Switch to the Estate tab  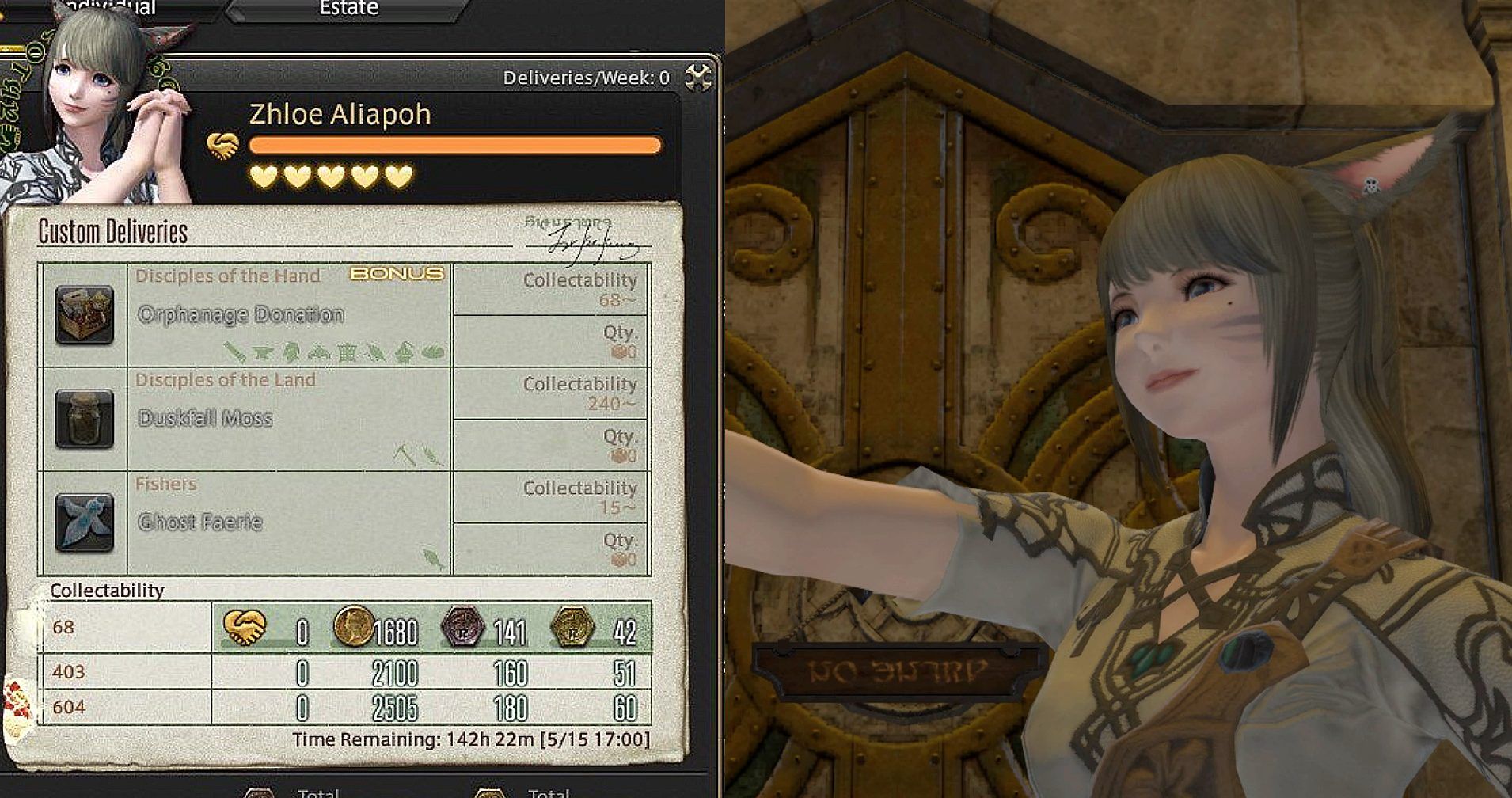(x=348, y=9)
